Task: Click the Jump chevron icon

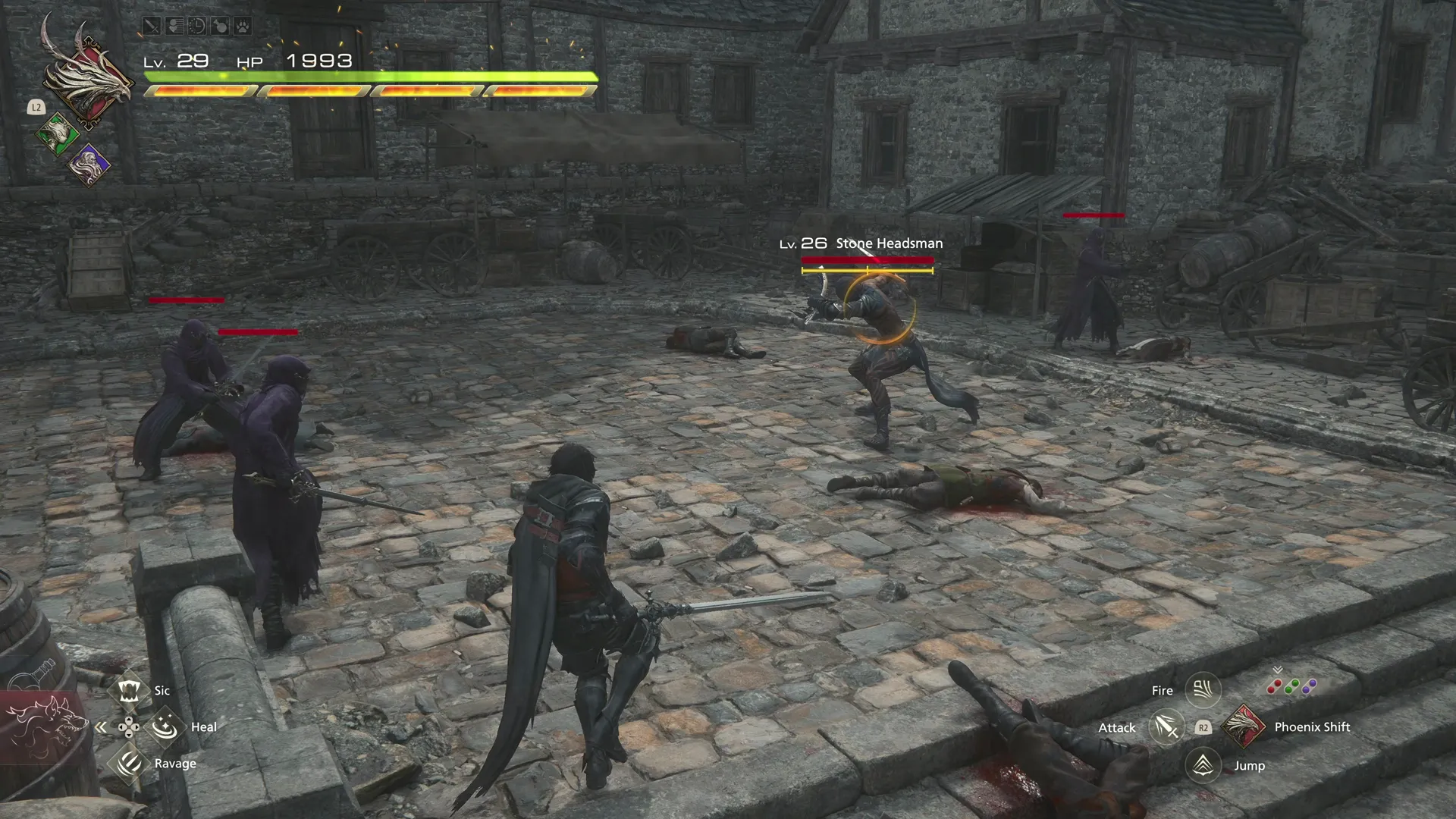Action: (1203, 765)
